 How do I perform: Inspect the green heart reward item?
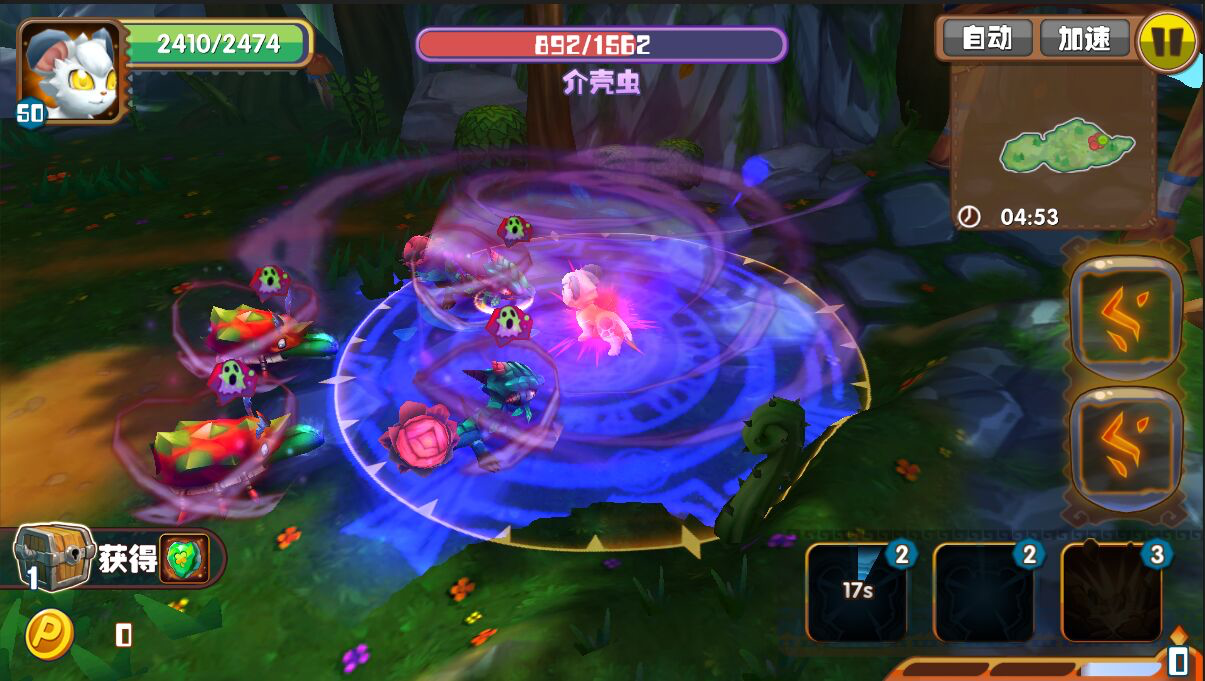click(x=185, y=558)
